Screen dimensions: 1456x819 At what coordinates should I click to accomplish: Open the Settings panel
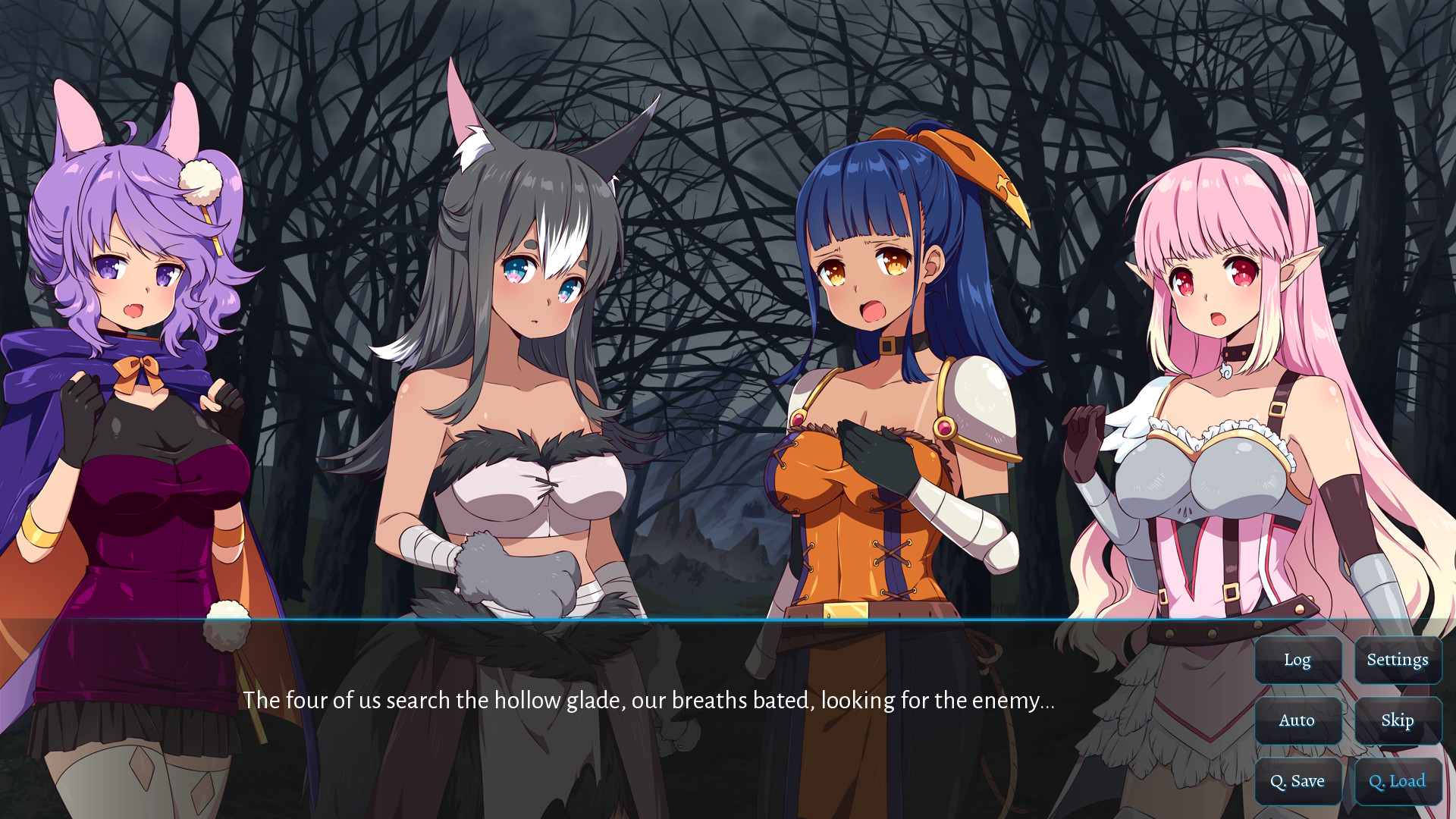pos(1398,660)
